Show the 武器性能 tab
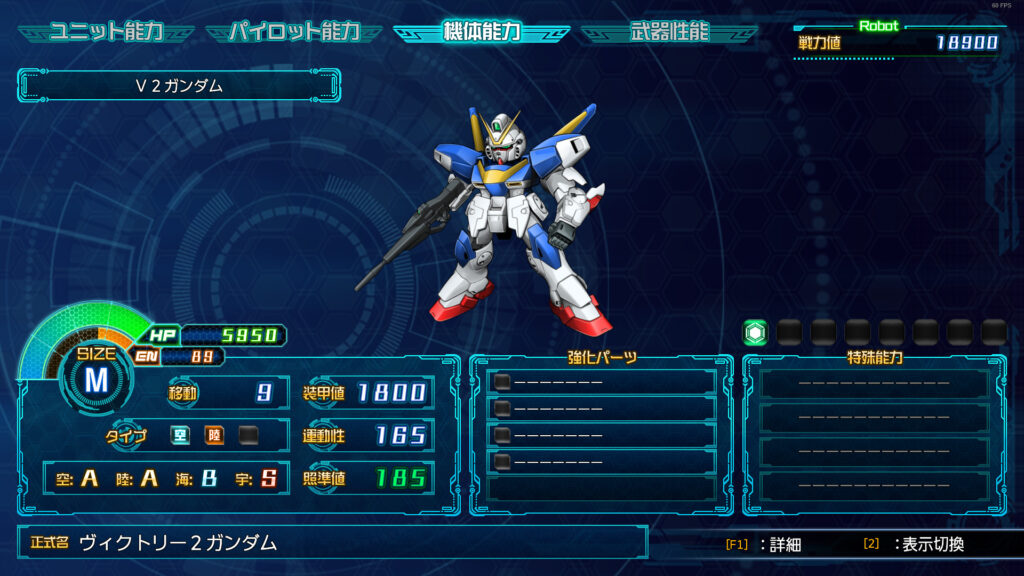Image resolution: width=1024 pixels, height=576 pixels. [669, 31]
